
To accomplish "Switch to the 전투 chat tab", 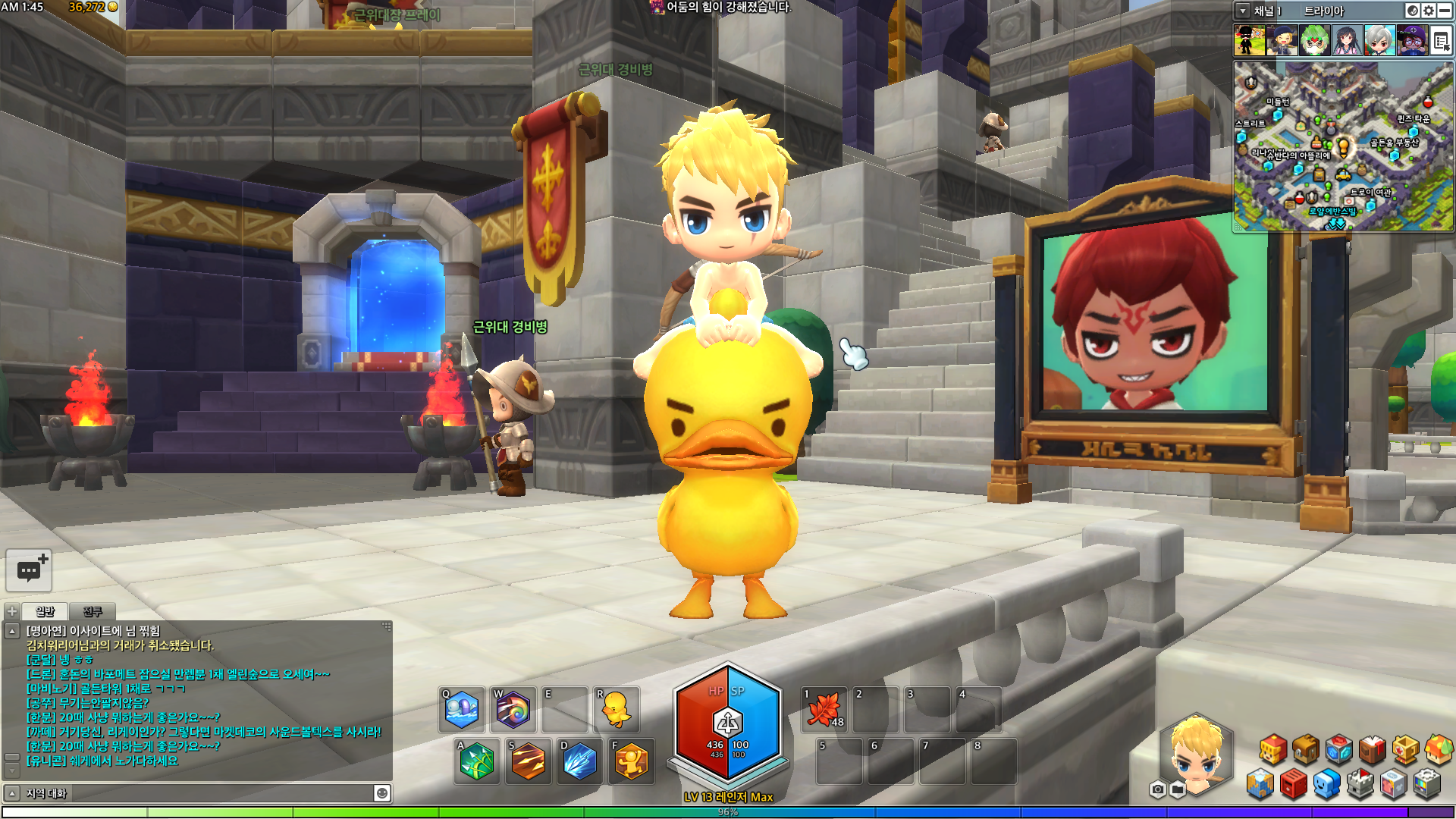I will [93, 611].
